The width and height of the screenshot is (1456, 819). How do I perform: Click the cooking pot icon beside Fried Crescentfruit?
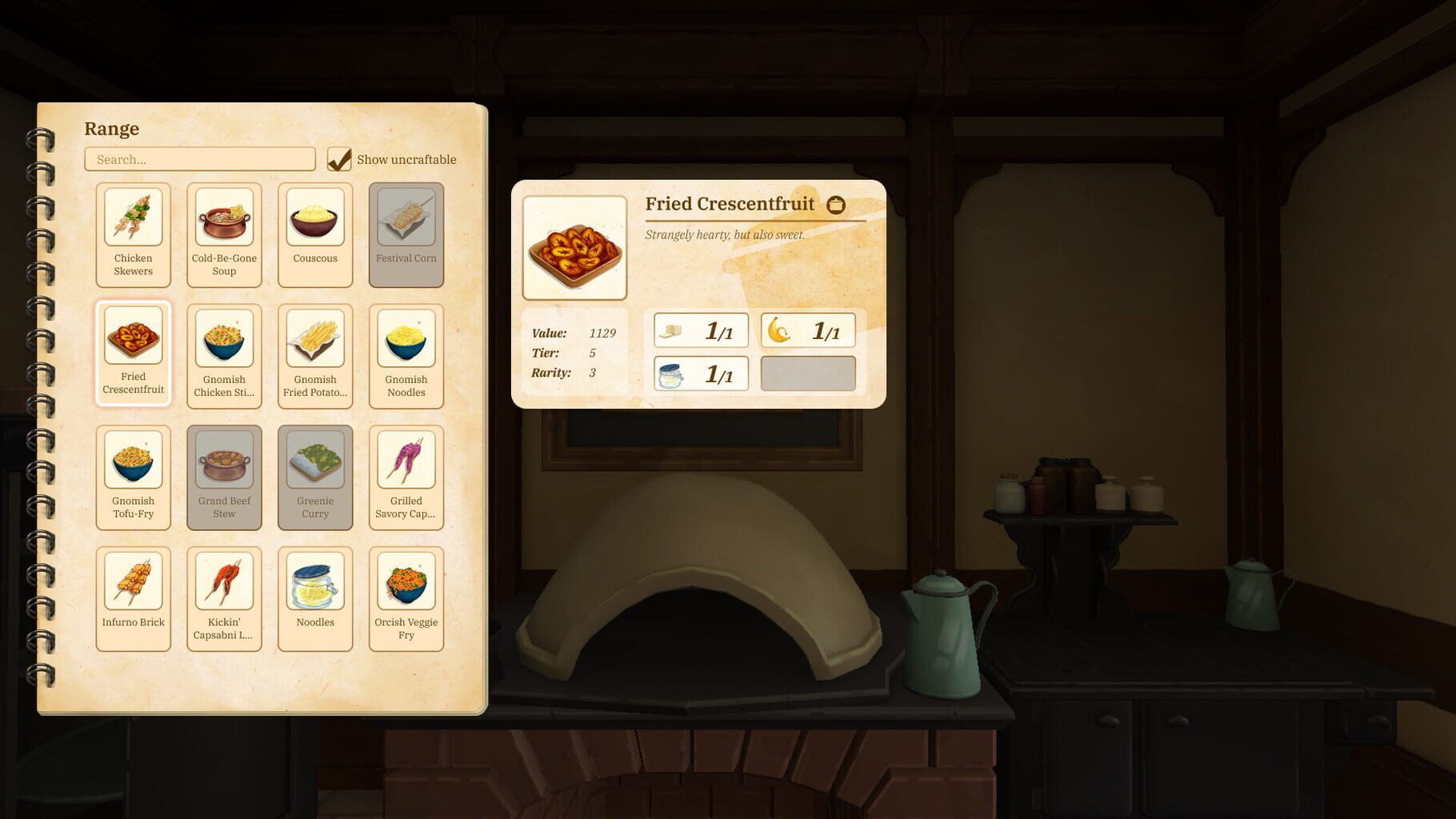pyautogui.click(x=838, y=204)
